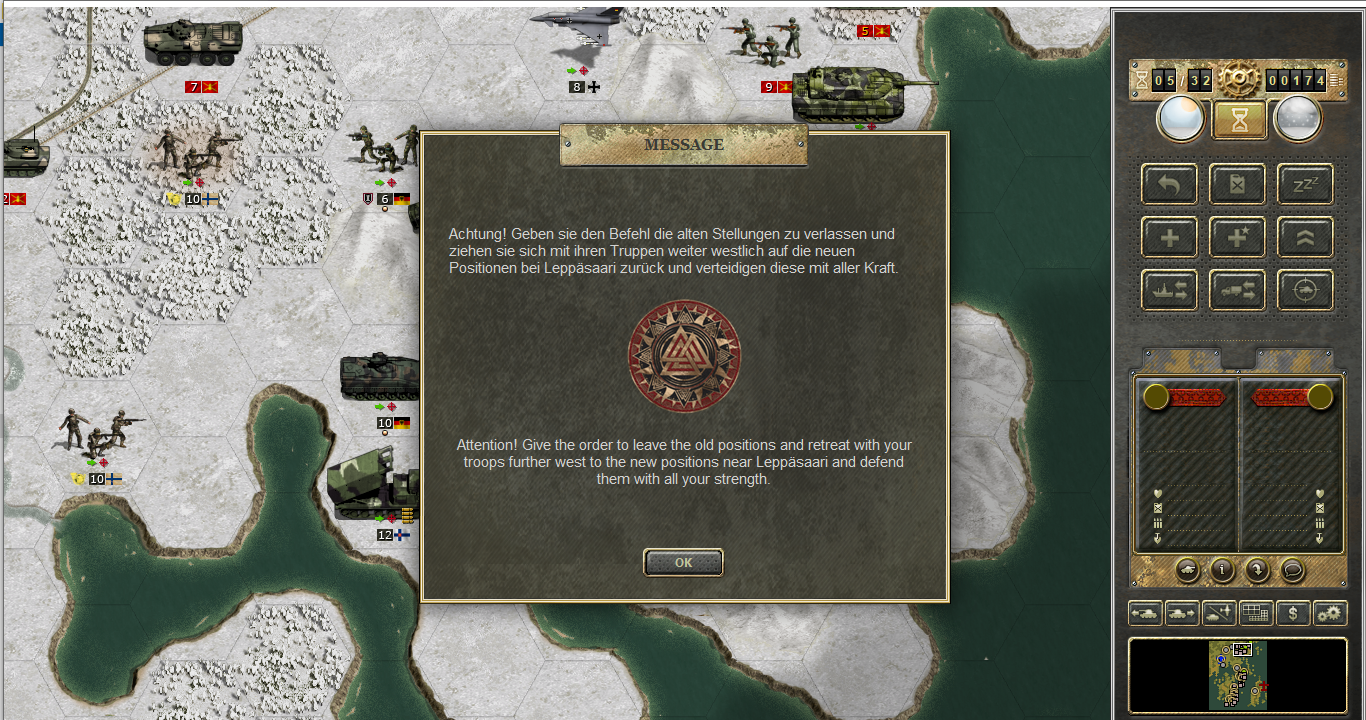Open the unit info (i) button

1222,569
